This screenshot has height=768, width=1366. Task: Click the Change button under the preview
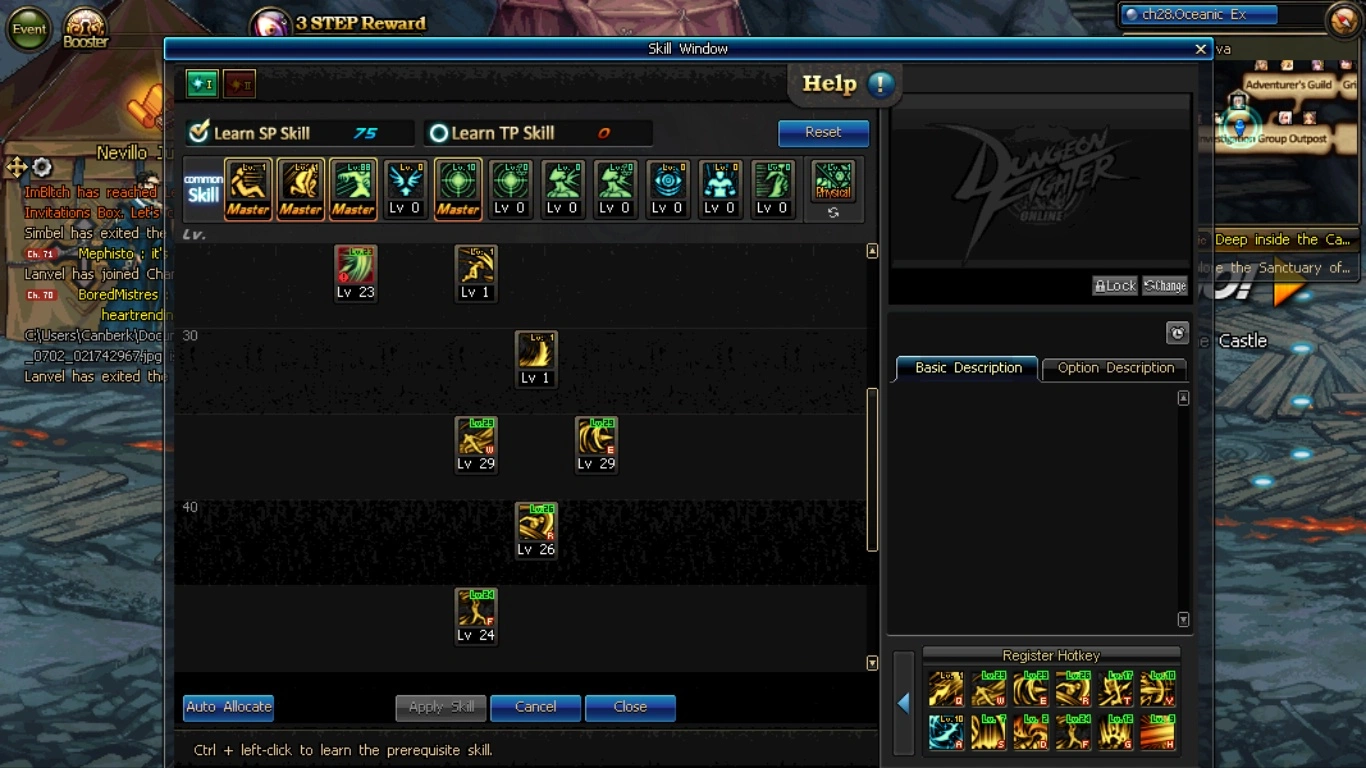point(1165,286)
